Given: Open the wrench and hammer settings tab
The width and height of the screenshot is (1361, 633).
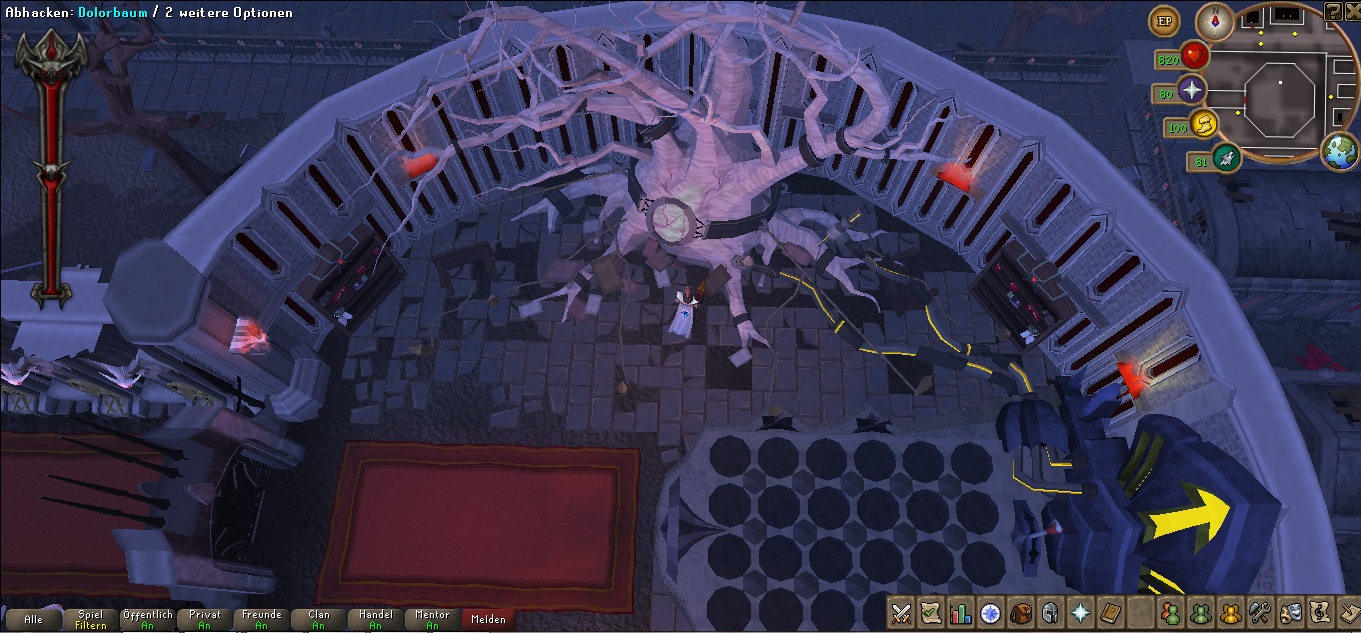Looking at the screenshot, I should (x=1260, y=612).
